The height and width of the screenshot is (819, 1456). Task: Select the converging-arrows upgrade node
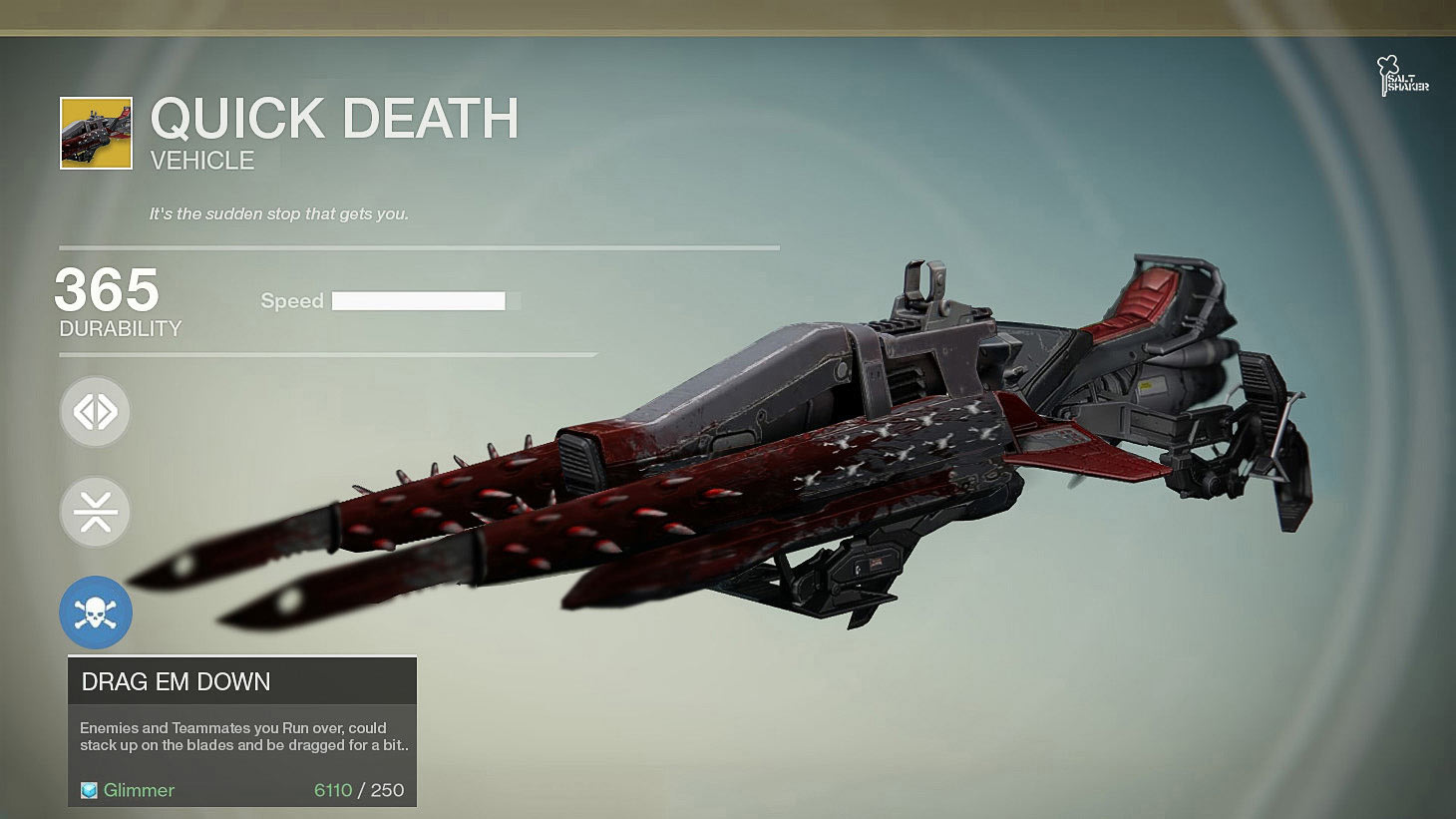pyautogui.click(x=95, y=512)
